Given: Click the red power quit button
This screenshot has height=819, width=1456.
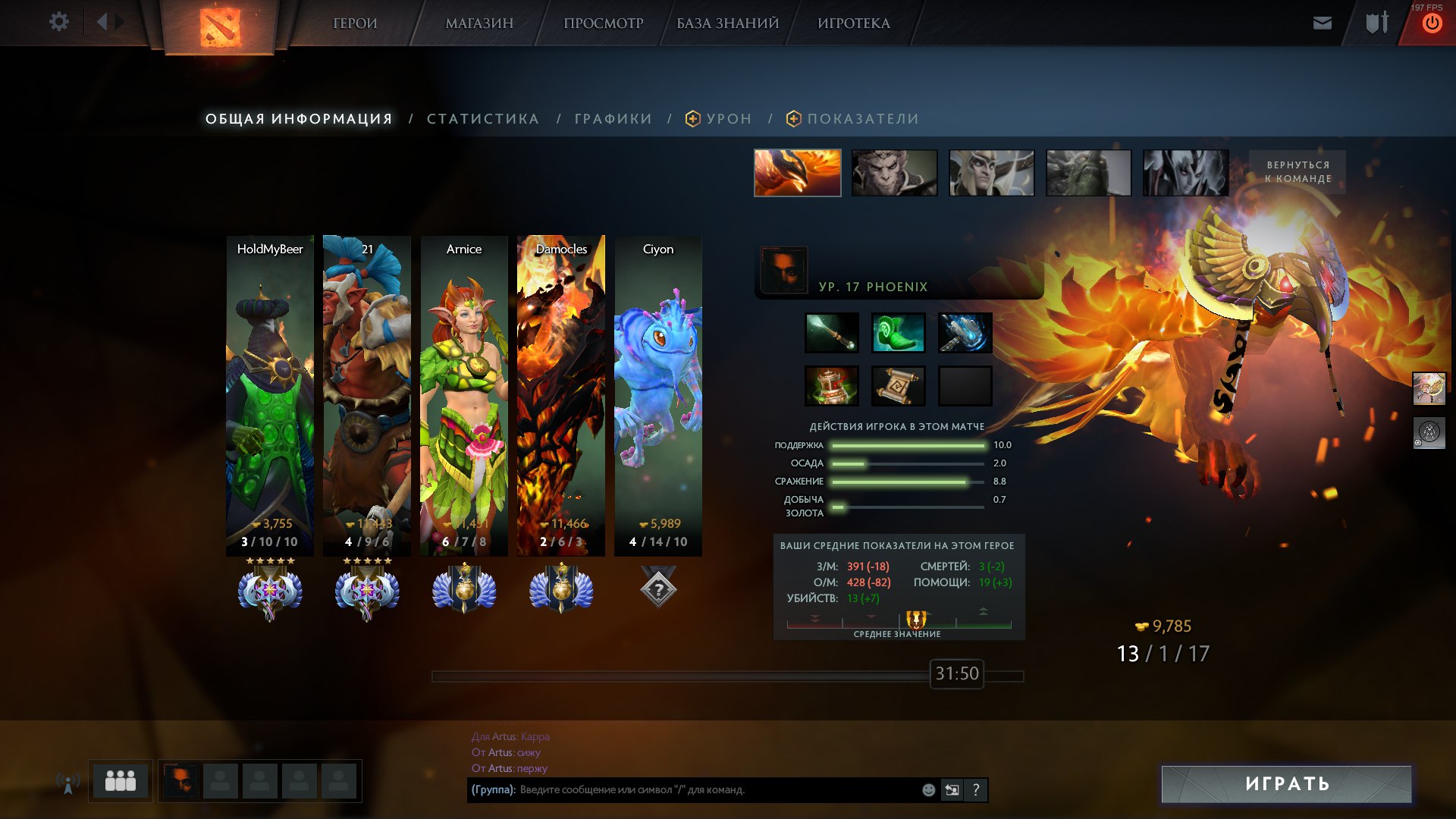Looking at the screenshot, I should [1431, 24].
